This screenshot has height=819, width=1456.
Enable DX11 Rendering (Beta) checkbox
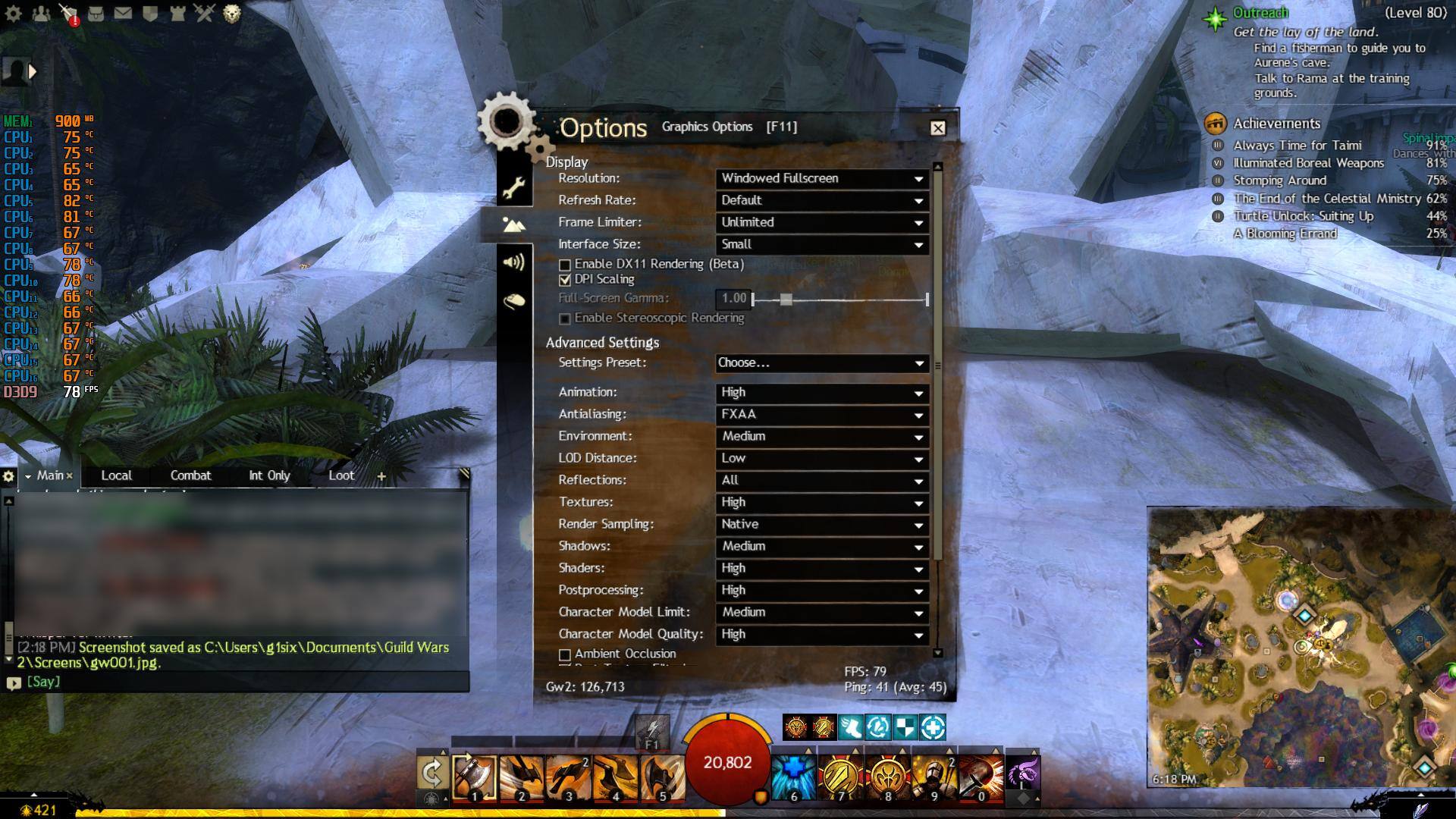coord(565,265)
